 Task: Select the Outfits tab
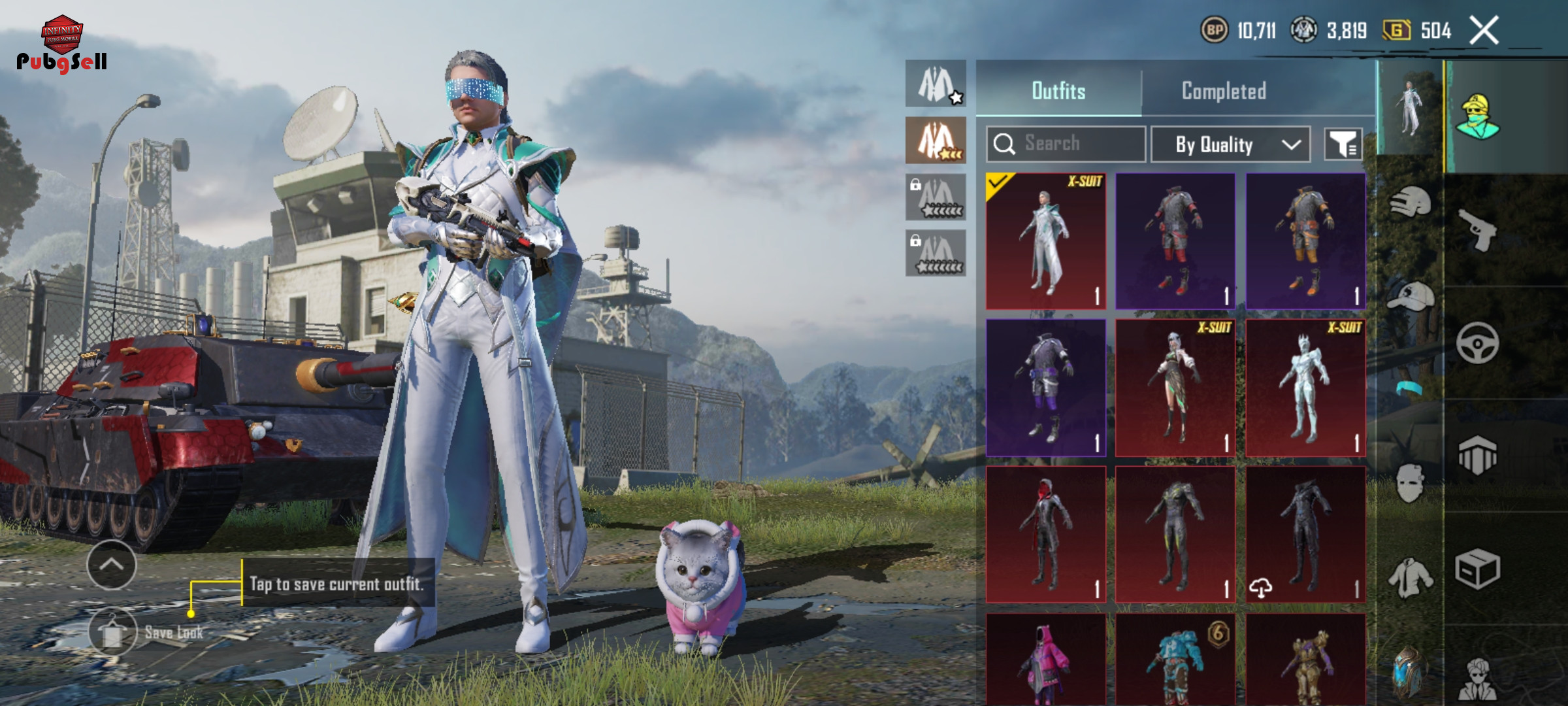click(x=1058, y=91)
